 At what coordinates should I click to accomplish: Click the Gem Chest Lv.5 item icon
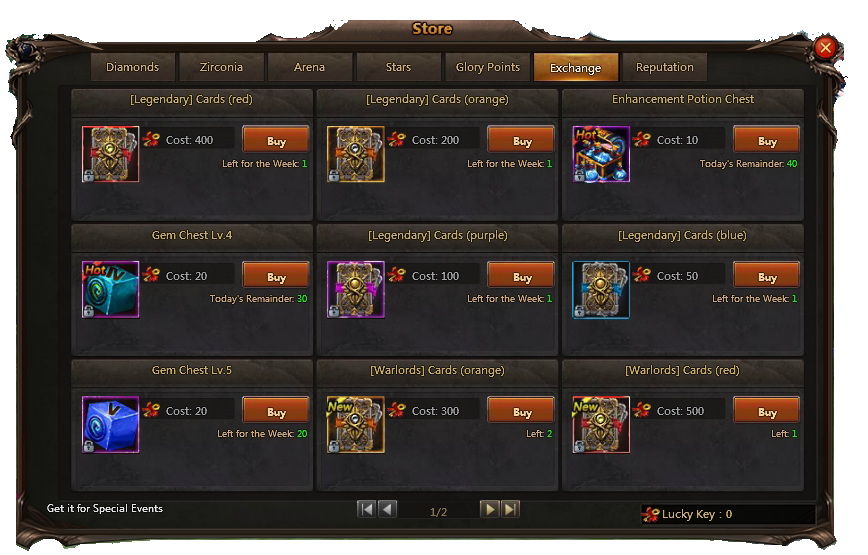[x=110, y=424]
